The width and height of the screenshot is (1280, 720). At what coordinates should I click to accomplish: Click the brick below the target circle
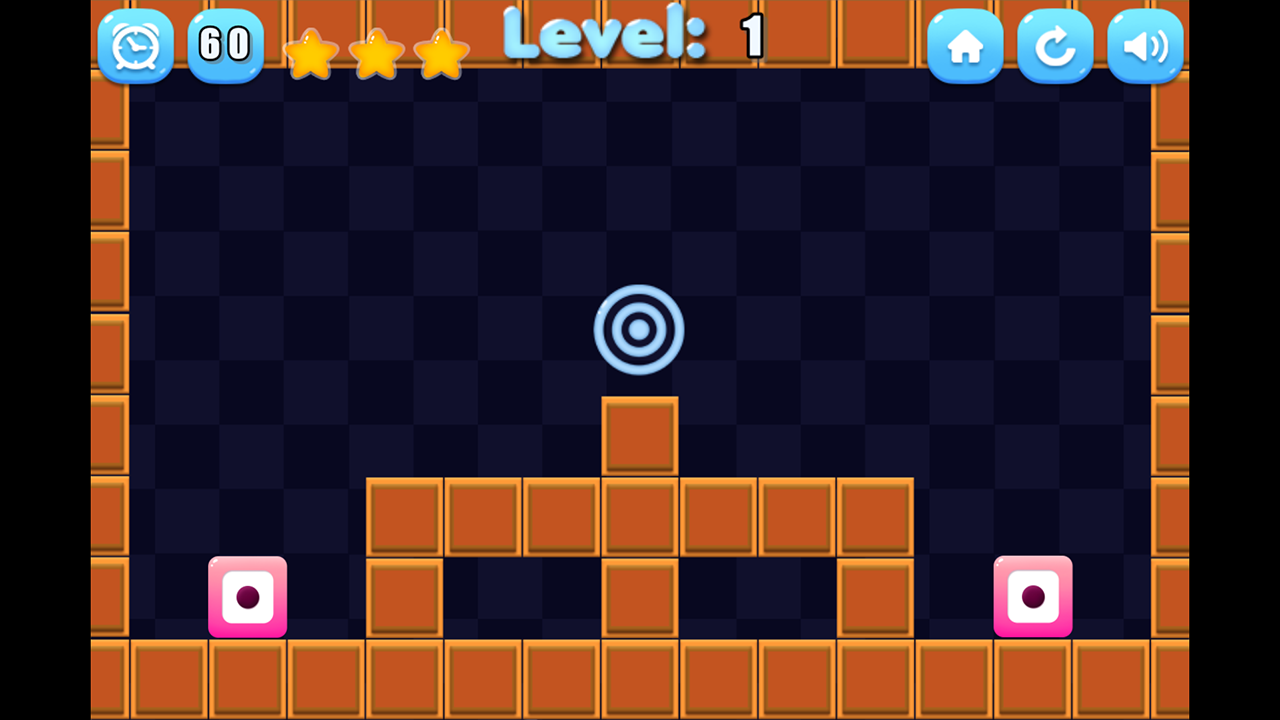[639, 437]
